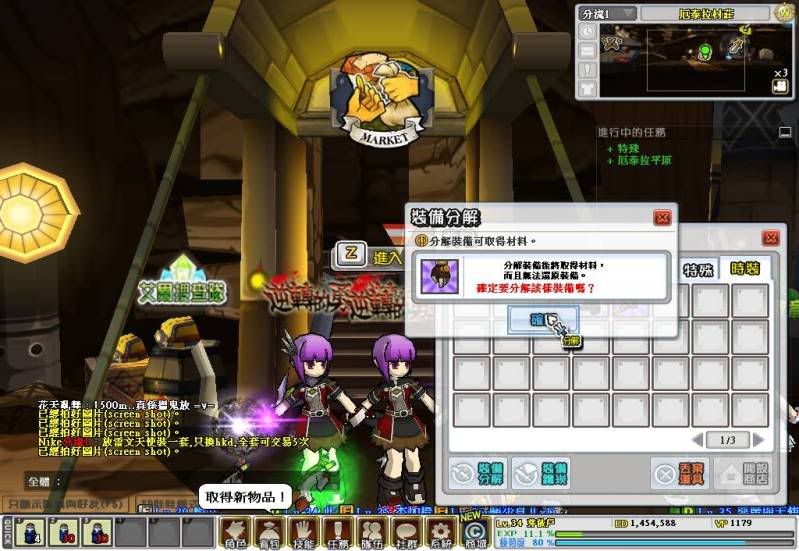
Task: Open the 系統 system menu
Action: 440,530
